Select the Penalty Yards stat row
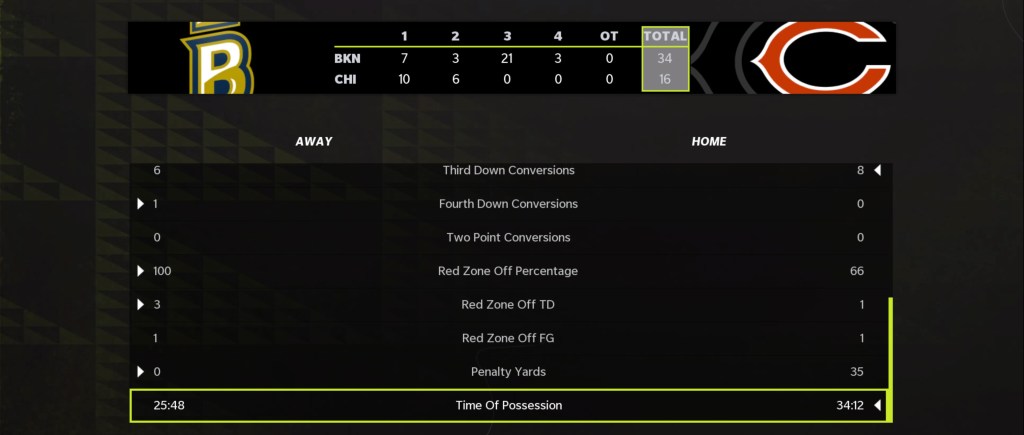 coord(509,372)
